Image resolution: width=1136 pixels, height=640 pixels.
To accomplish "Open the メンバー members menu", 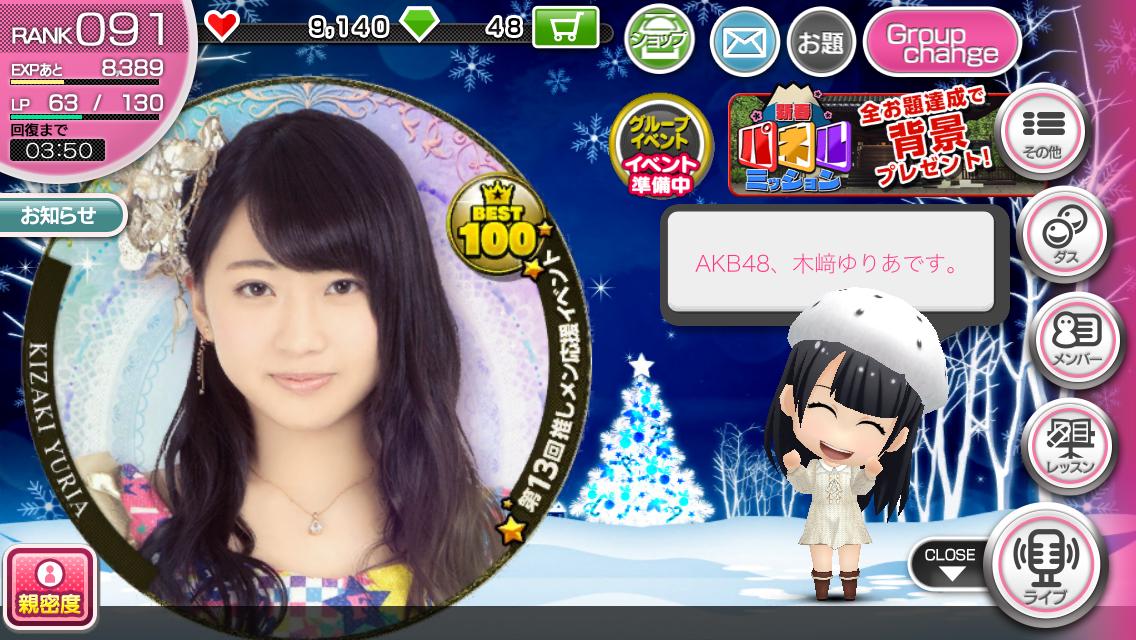I will [1062, 343].
